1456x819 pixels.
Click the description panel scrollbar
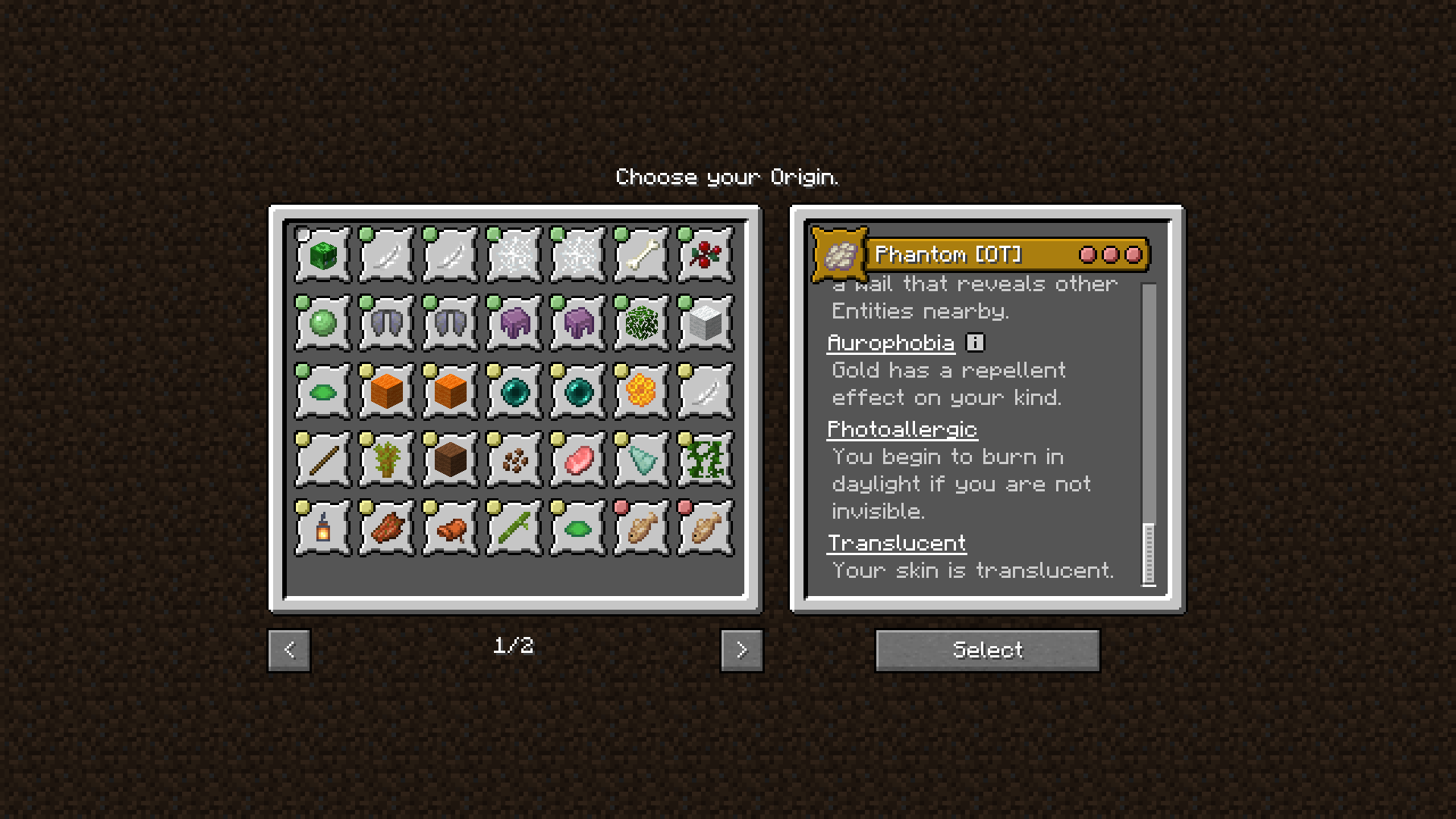click(x=1149, y=554)
